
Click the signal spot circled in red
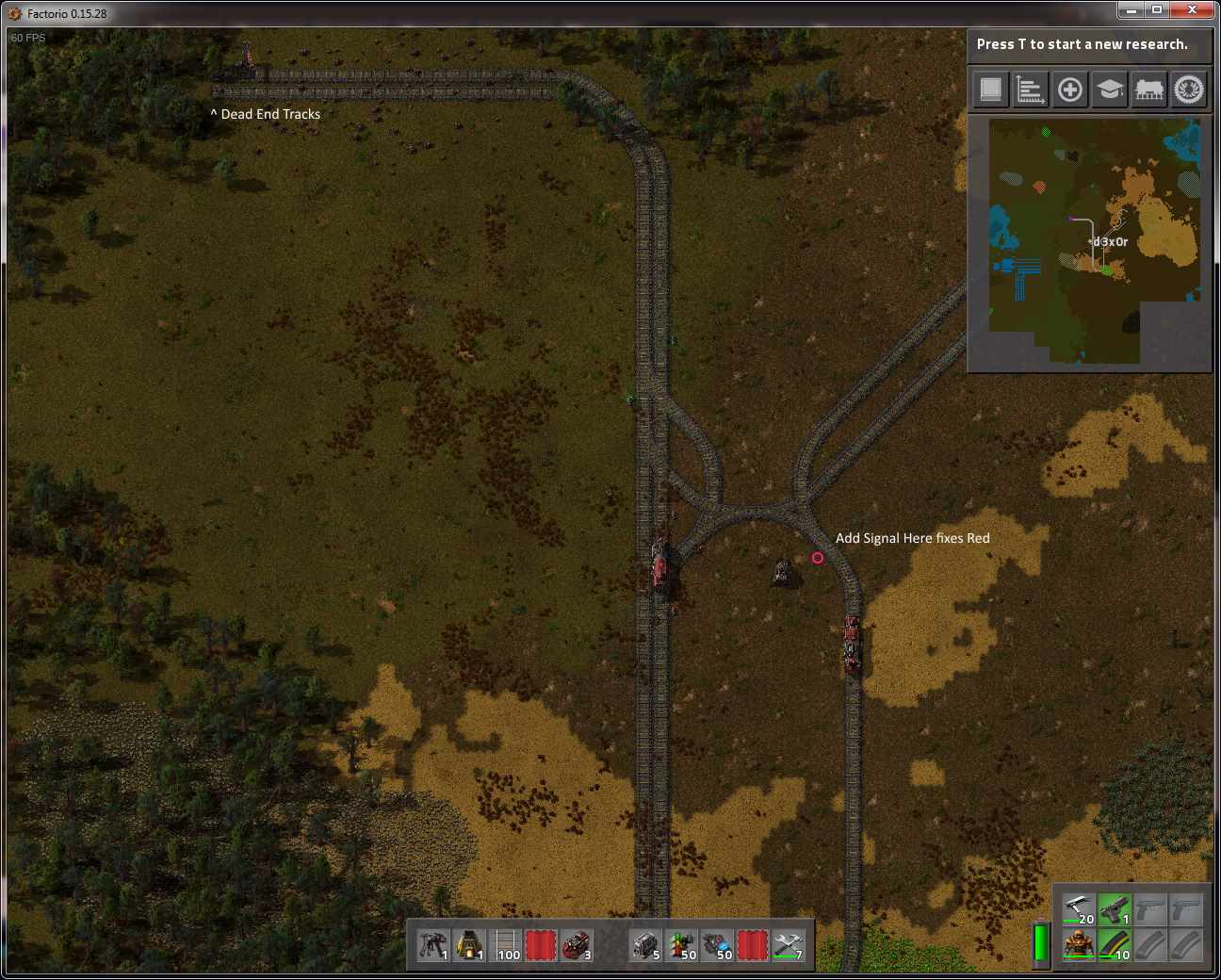click(817, 558)
